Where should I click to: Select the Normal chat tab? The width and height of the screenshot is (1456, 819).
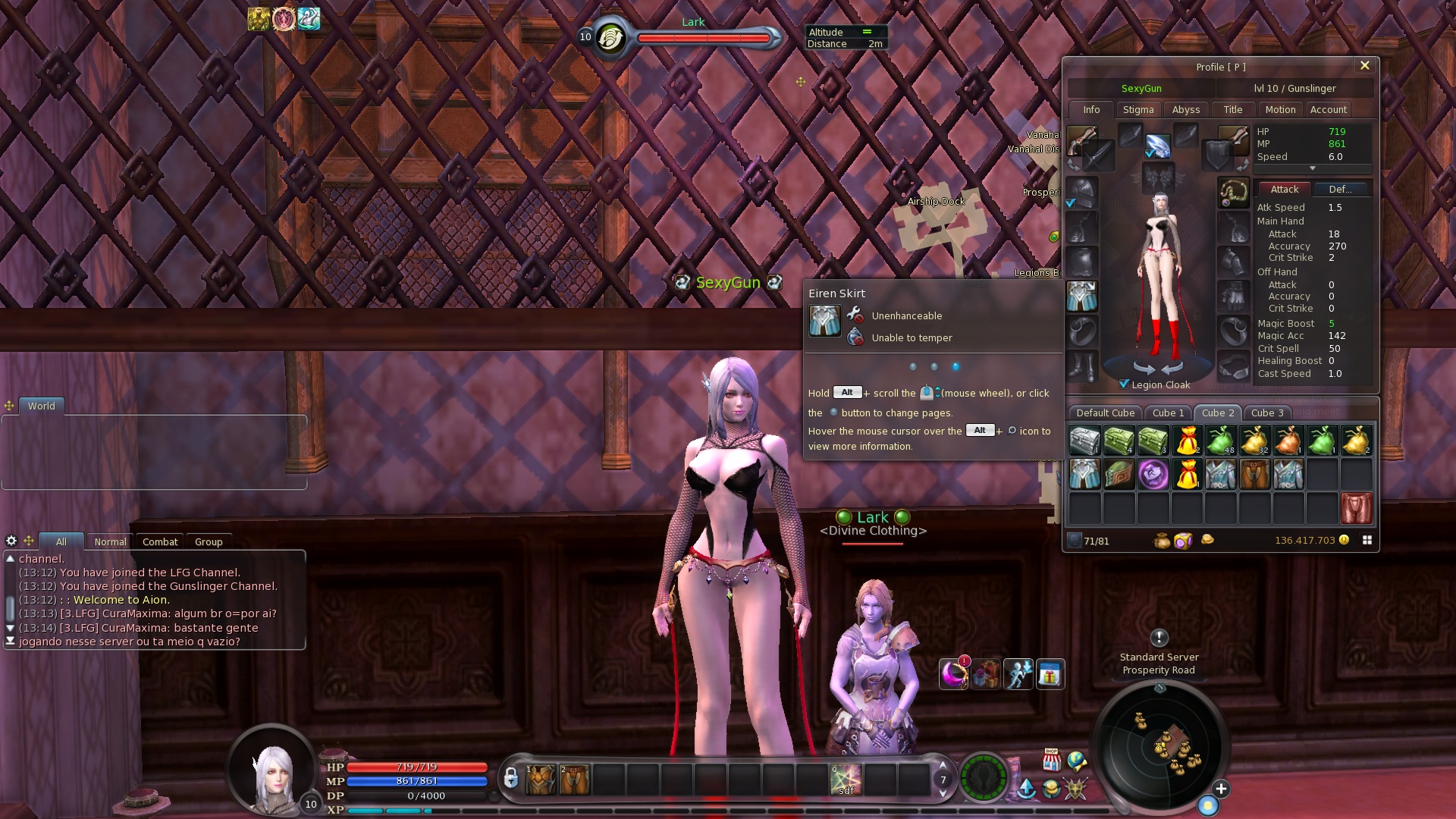click(110, 542)
